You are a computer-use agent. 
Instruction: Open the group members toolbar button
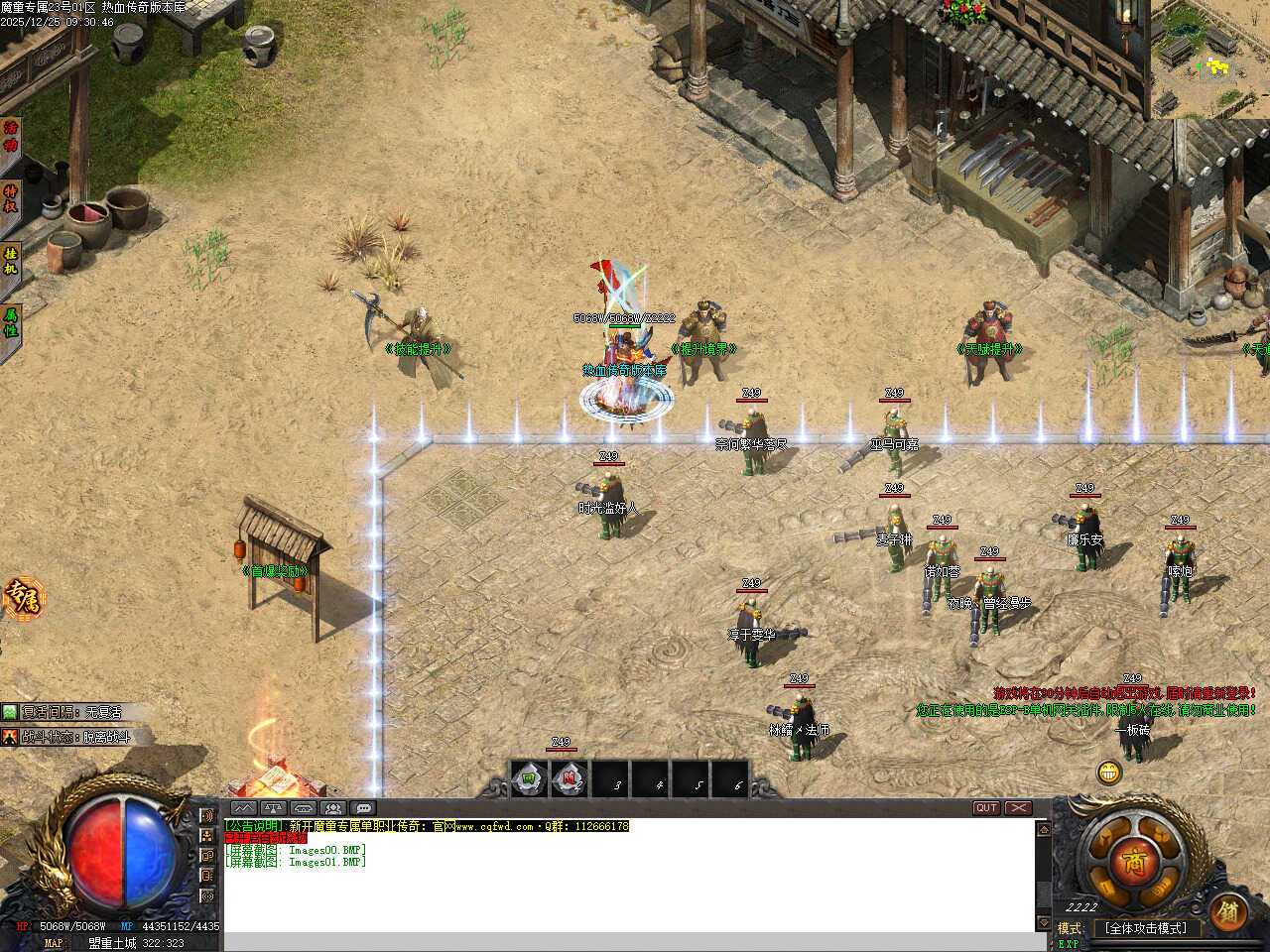333,808
